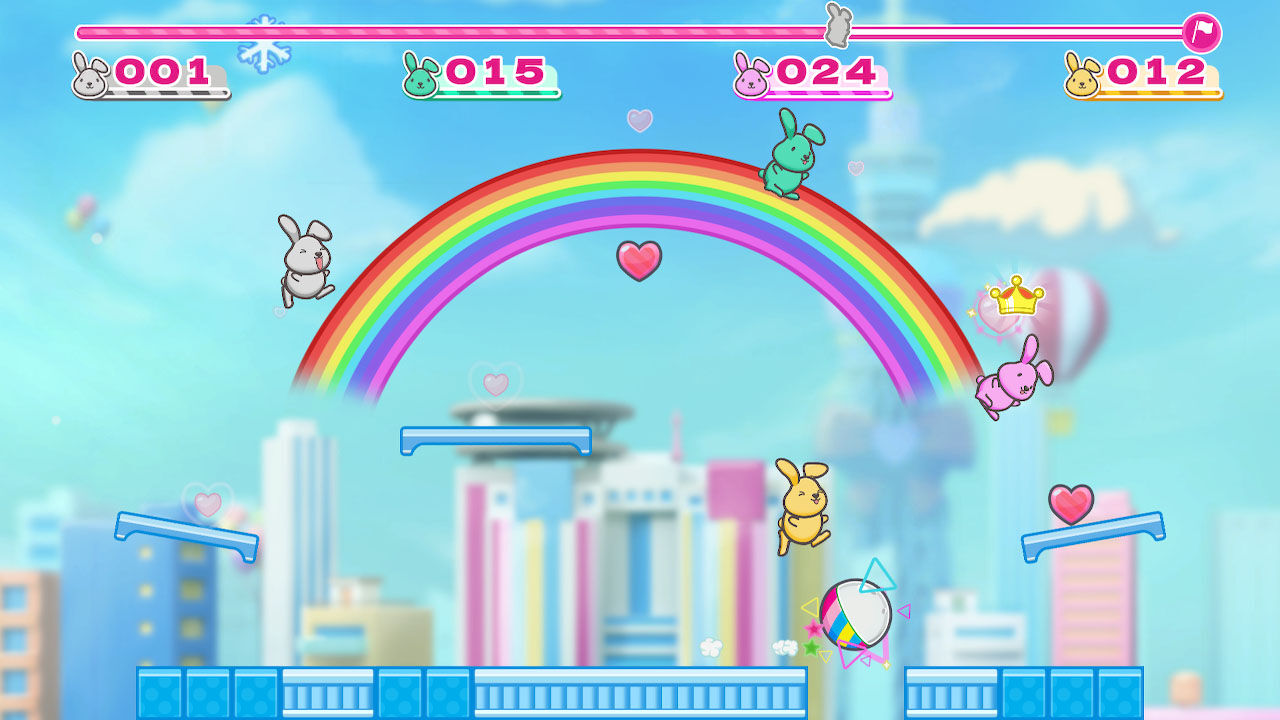The width and height of the screenshot is (1280, 720).
Task: Click the pink race progress bar
Action: (500, 31)
